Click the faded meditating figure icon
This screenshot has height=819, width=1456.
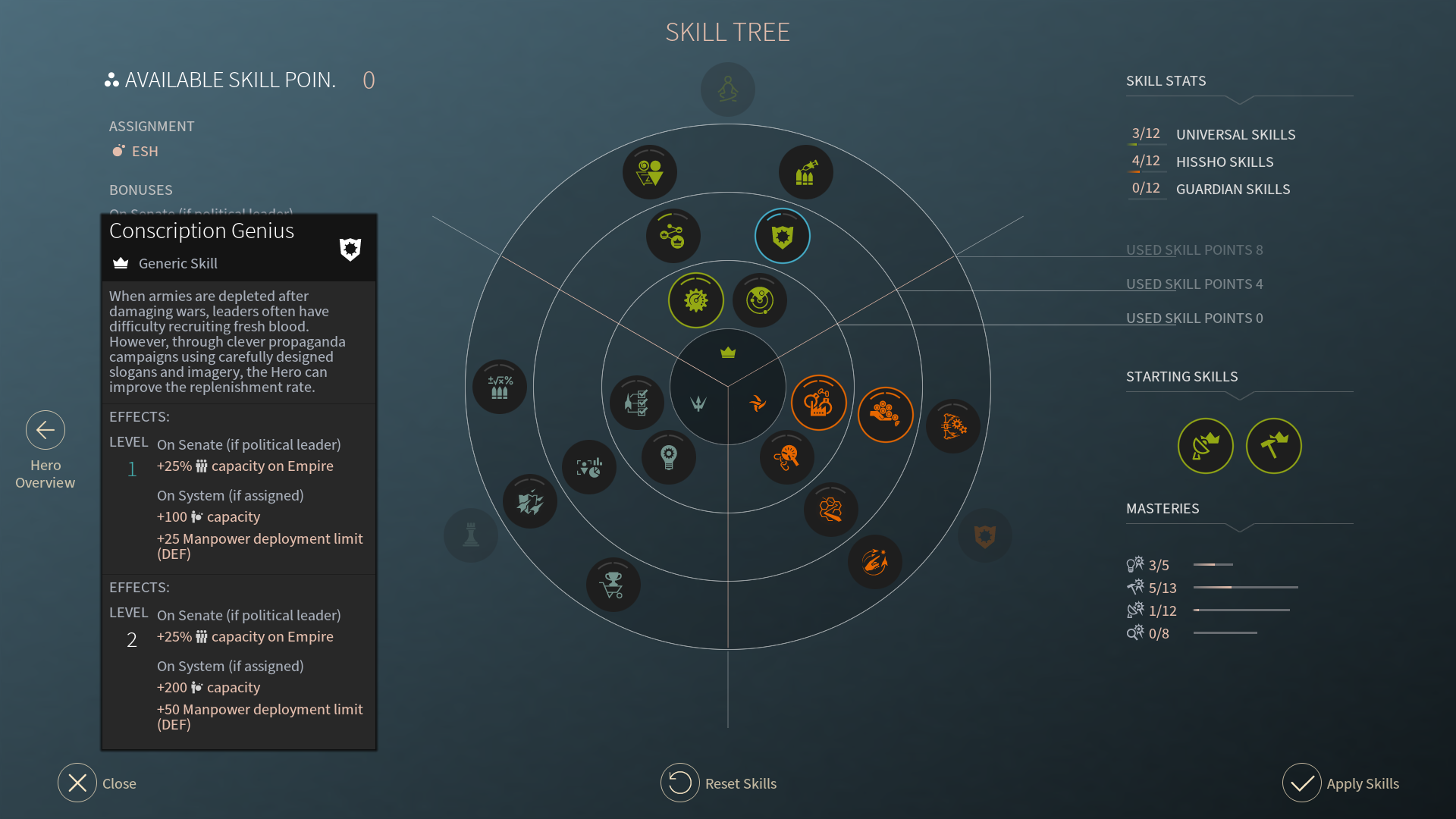tap(728, 89)
